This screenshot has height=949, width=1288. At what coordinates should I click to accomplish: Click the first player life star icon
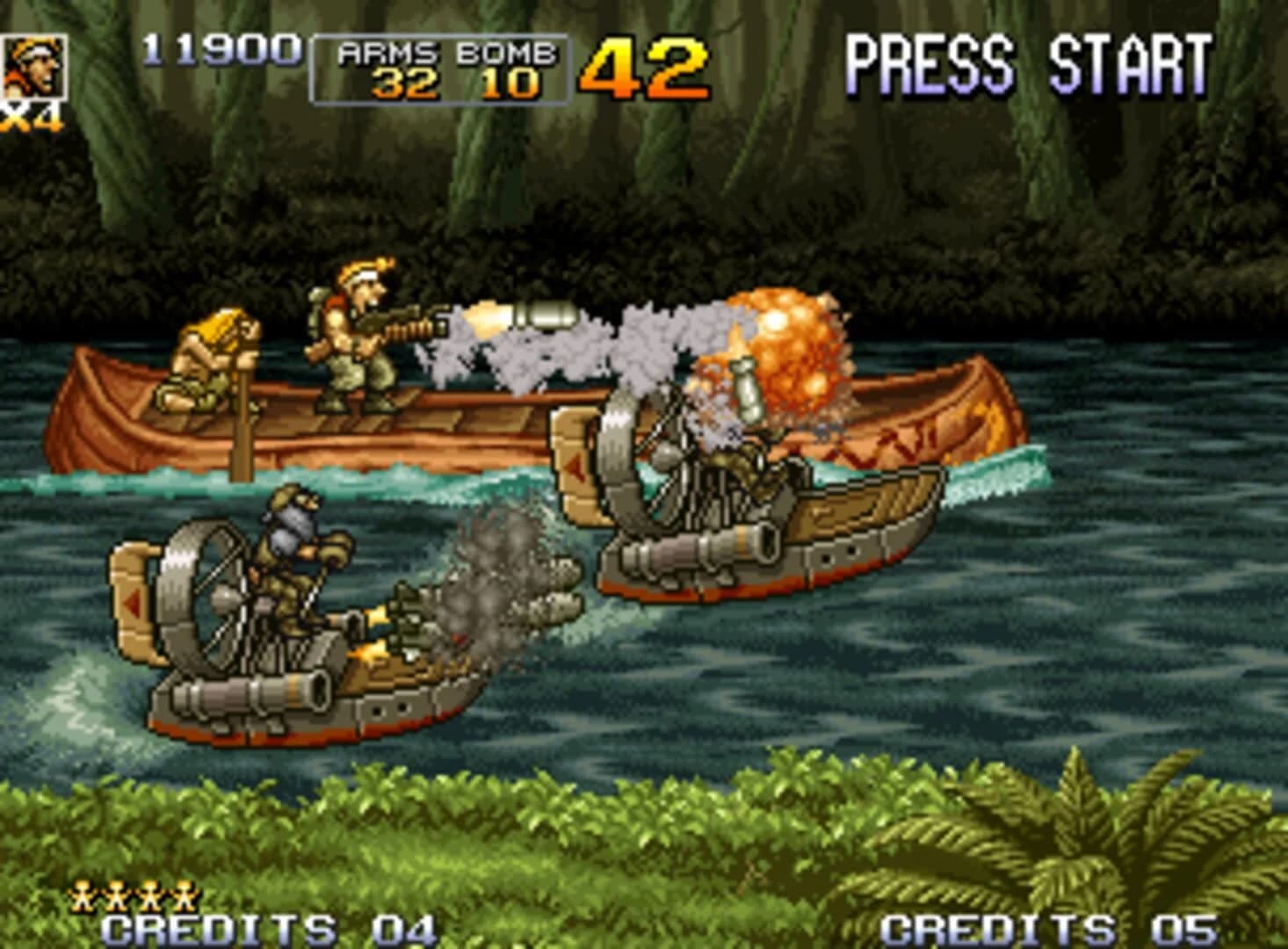point(83,895)
